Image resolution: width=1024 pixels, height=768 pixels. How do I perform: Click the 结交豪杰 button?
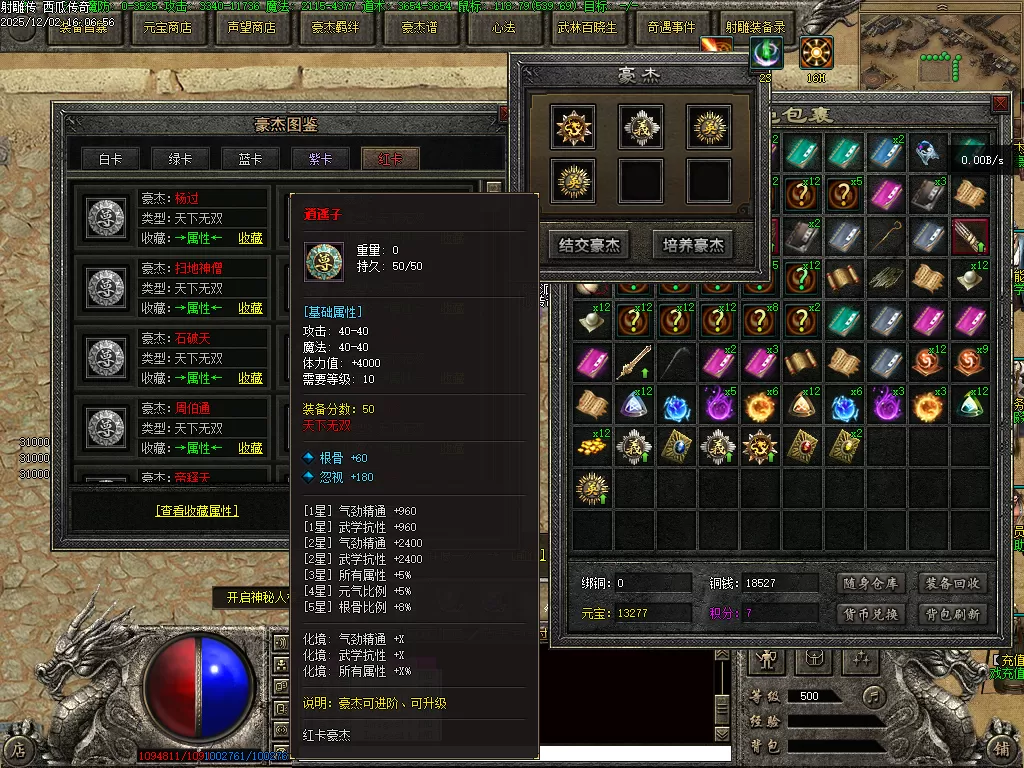click(591, 245)
